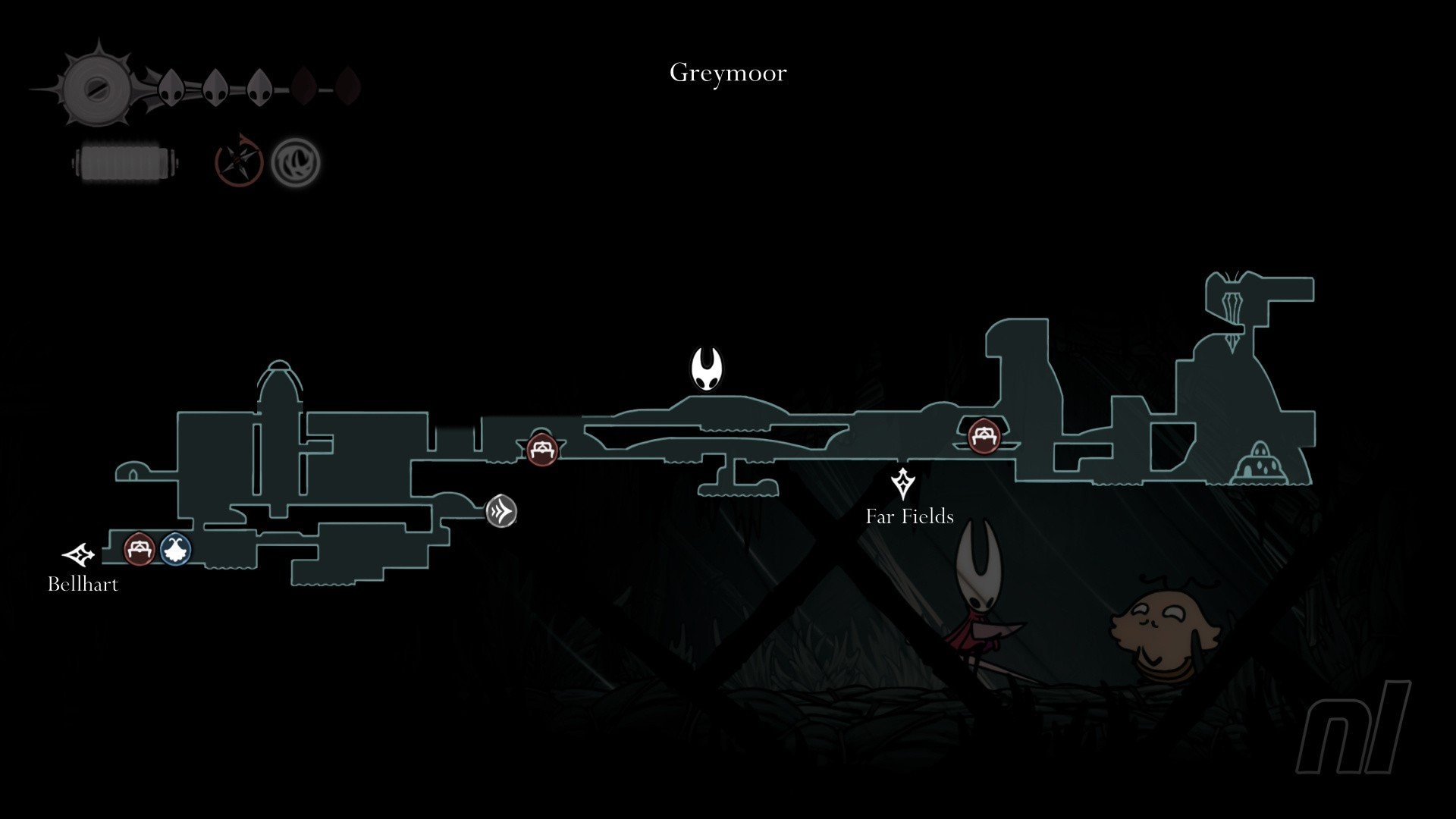
Task: Click the grey chevron map marker
Action: coord(501,512)
